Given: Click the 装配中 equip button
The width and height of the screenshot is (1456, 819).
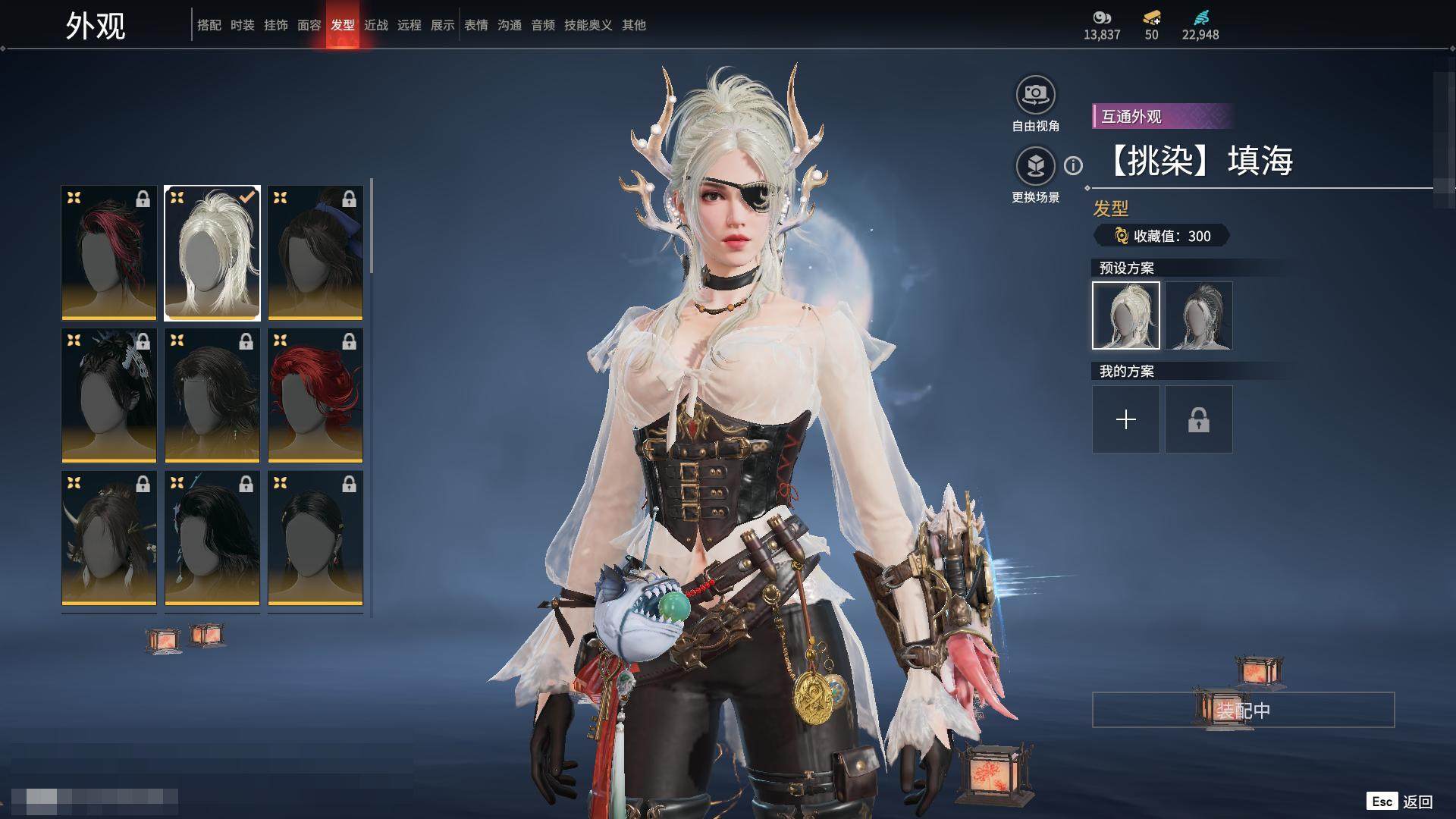Looking at the screenshot, I should 1243,710.
